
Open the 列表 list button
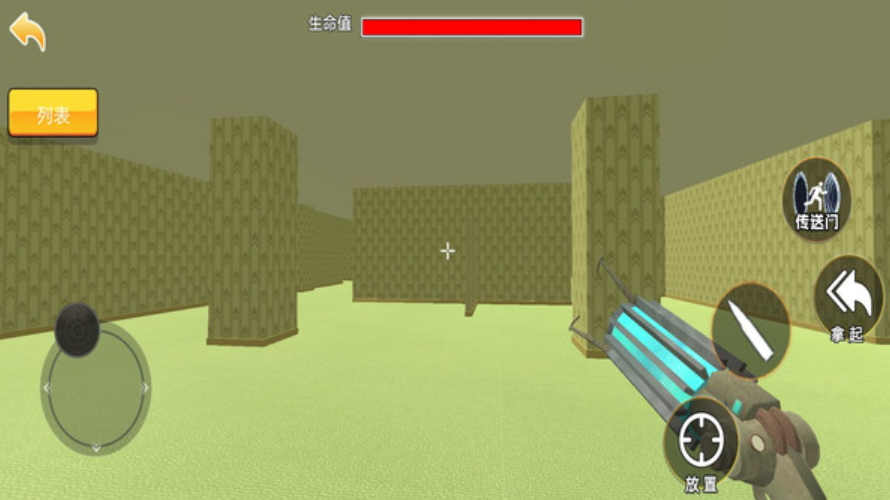[53, 114]
